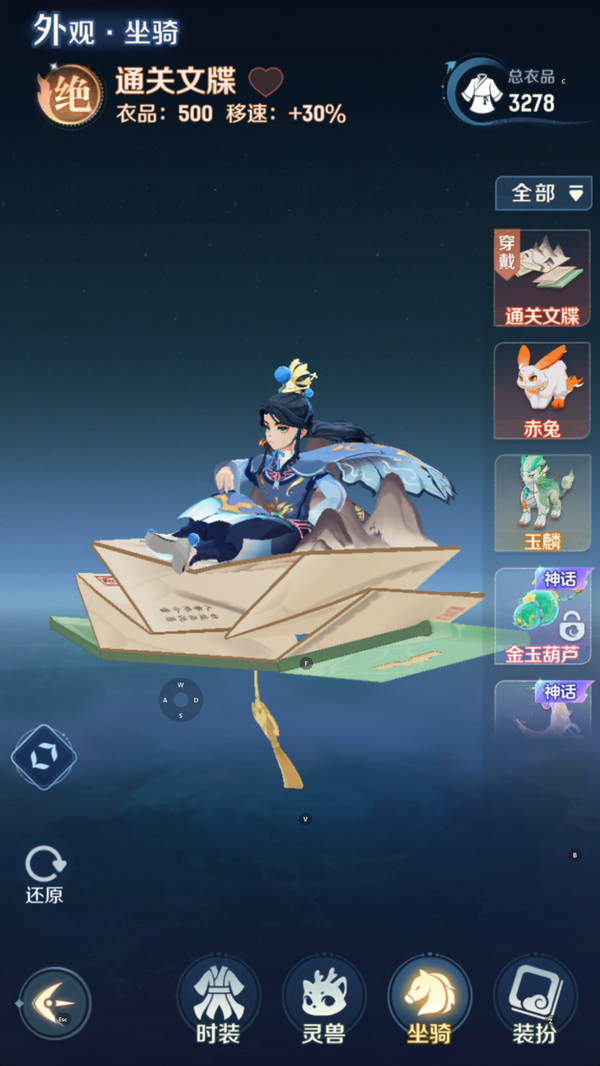Viewport: 600px width, 1066px height.
Task: Select the 玉麟 mount
Action: pyautogui.click(x=541, y=503)
